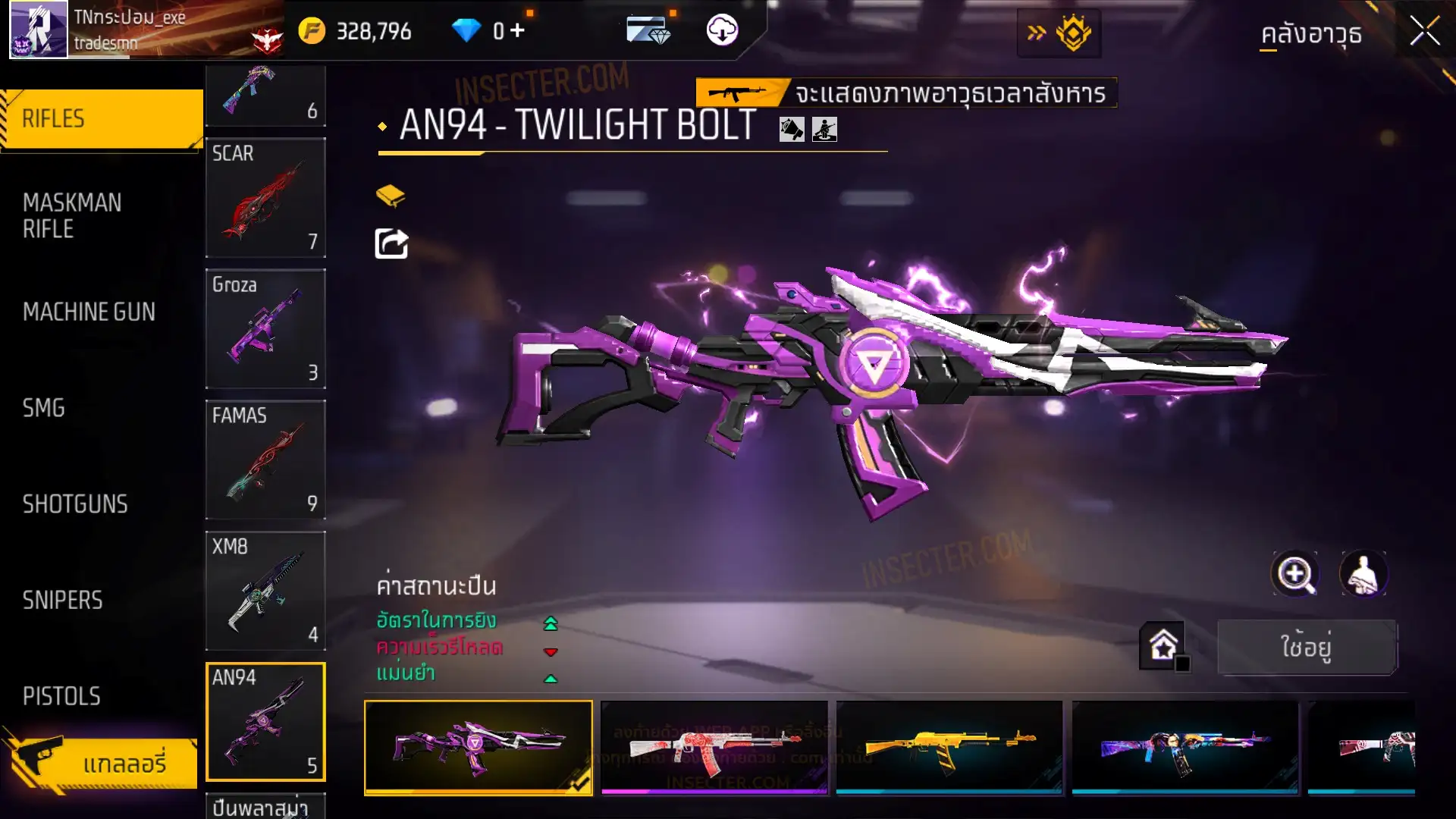Add diamonds with the plus button
1456x819 pixels.
517,30
